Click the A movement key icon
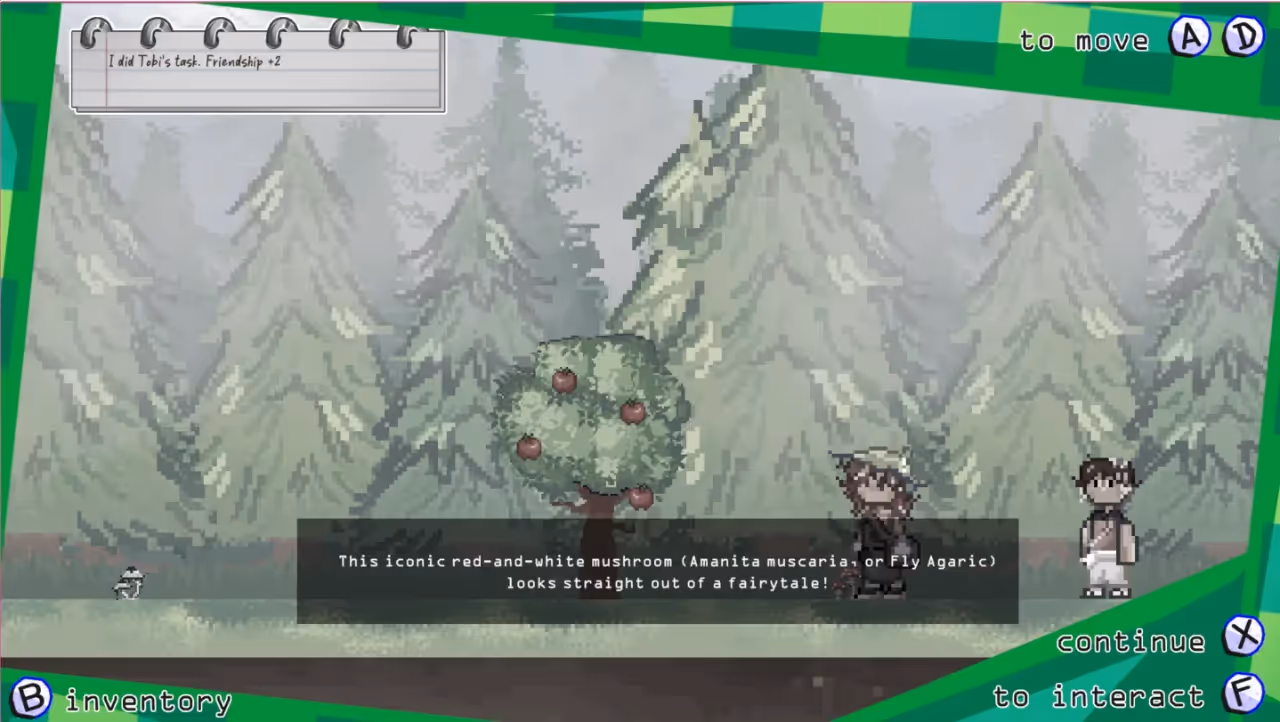Viewport: 1280px width, 722px height. coord(1190,38)
